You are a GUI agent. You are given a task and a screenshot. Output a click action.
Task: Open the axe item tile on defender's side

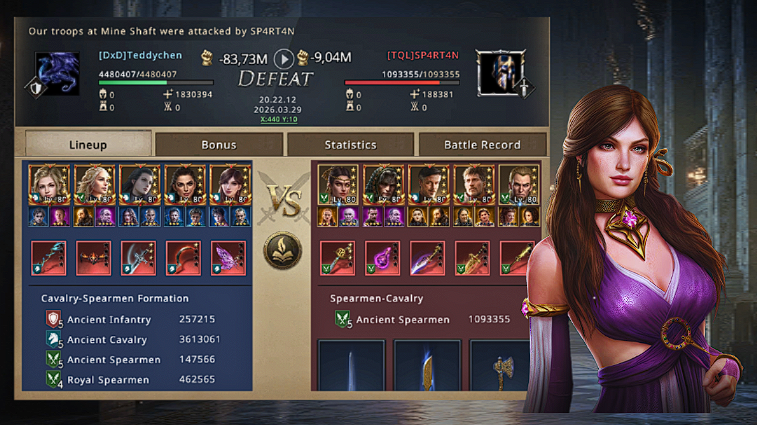[x=499, y=366]
